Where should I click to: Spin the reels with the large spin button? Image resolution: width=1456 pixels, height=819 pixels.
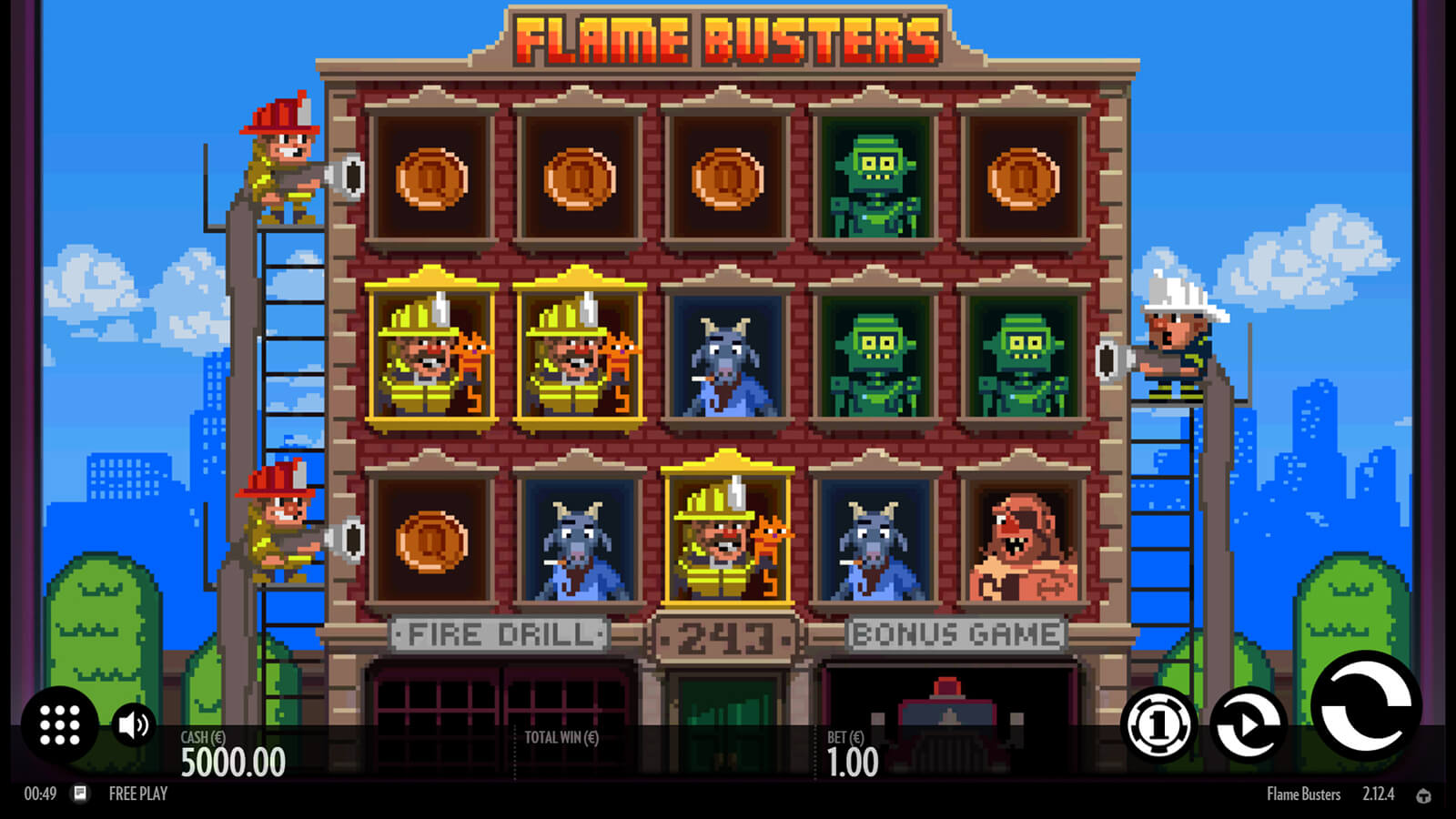(1365, 707)
